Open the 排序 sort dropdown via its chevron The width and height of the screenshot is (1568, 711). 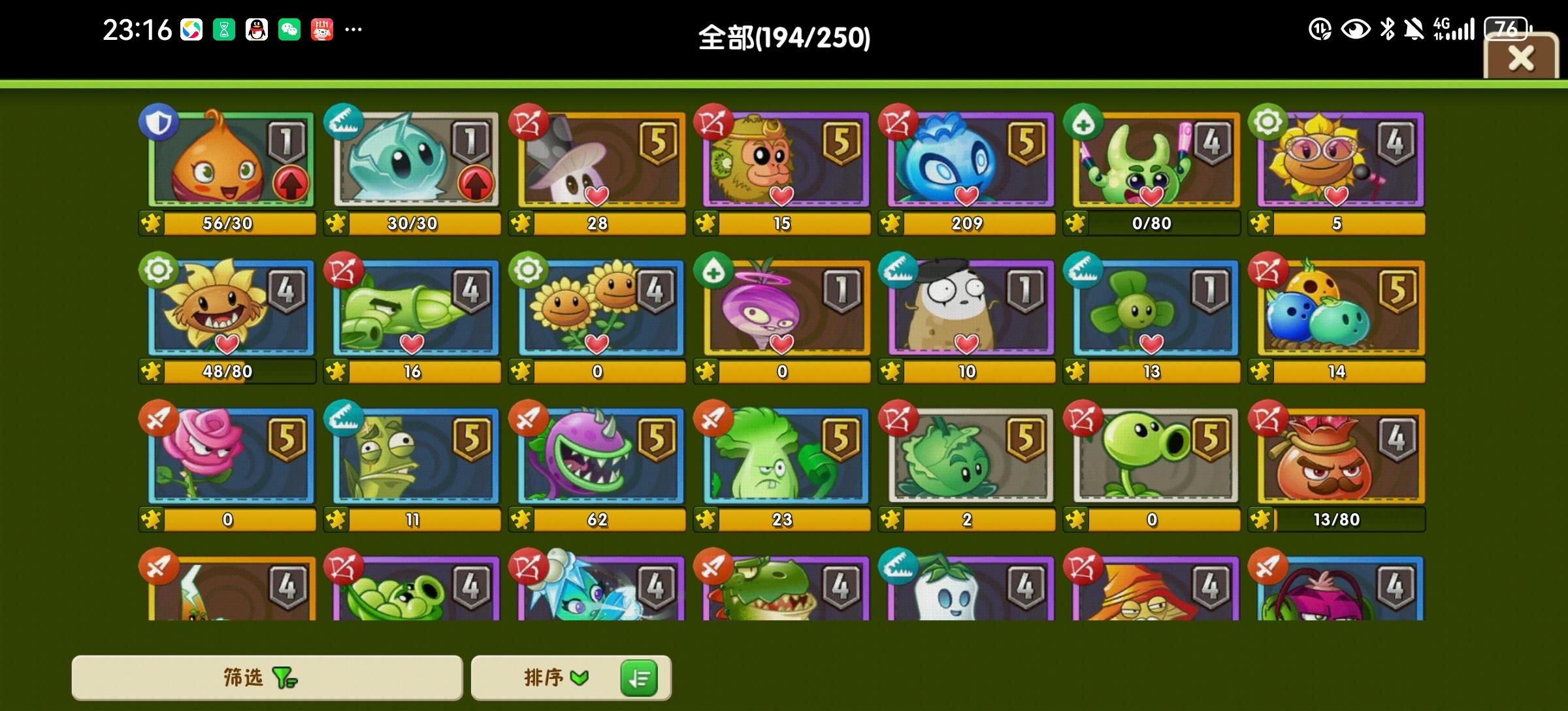580,678
